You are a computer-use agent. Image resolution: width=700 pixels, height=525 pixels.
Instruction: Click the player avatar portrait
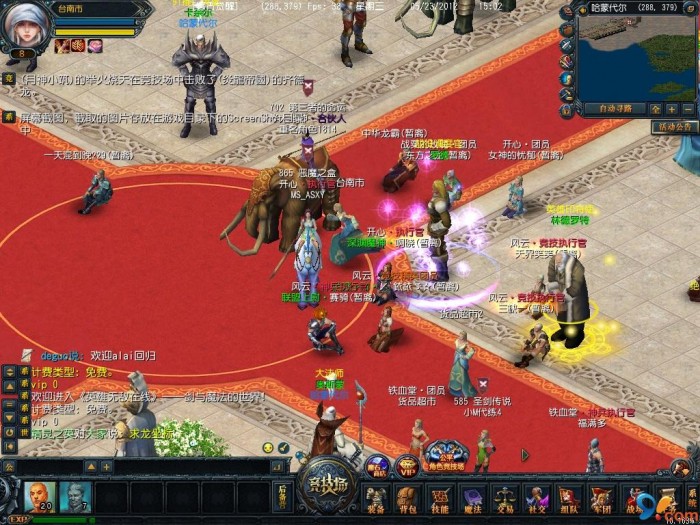[24, 24]
